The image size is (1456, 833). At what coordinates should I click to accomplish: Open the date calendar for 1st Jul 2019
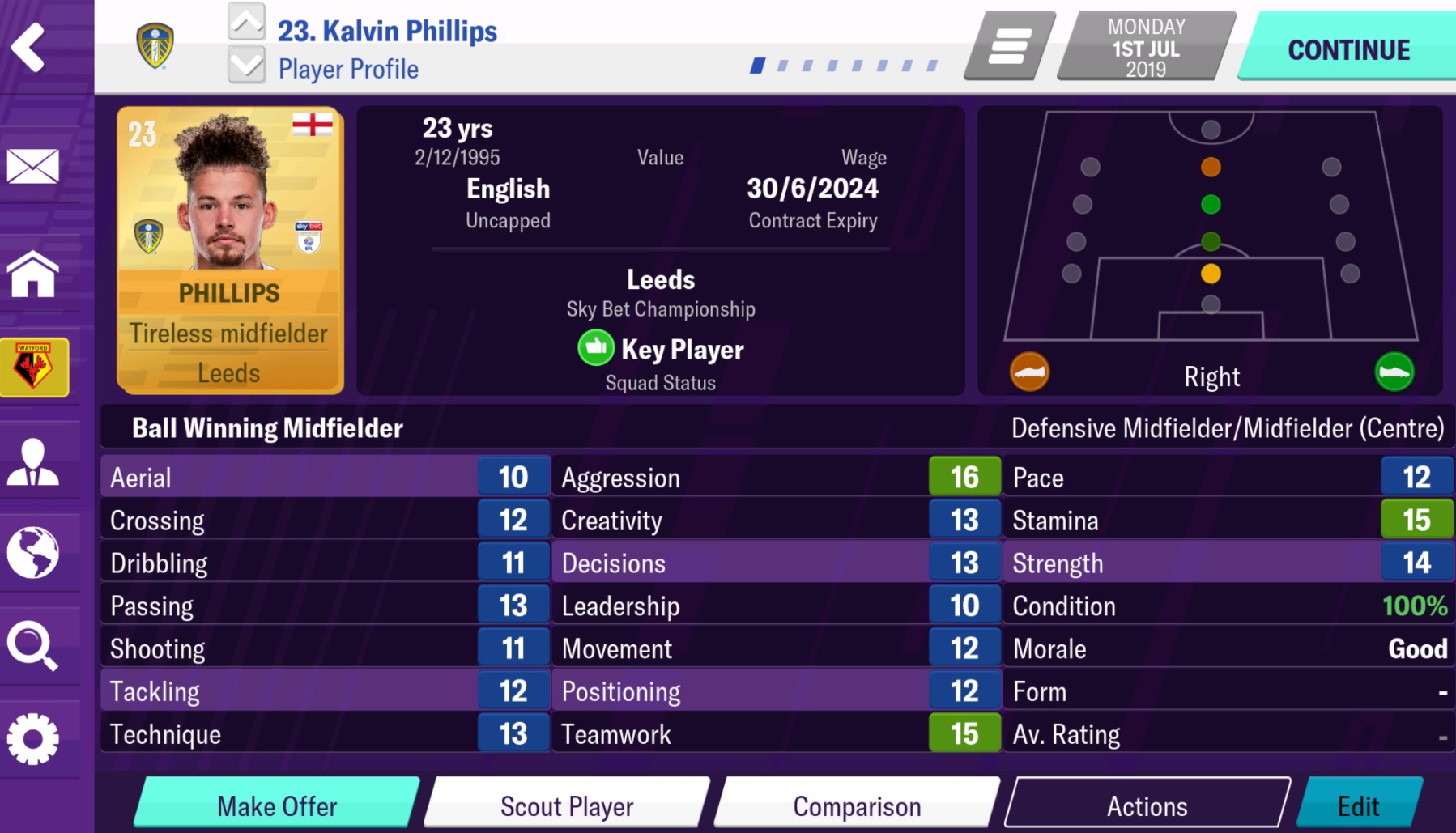coord(1146,47)
